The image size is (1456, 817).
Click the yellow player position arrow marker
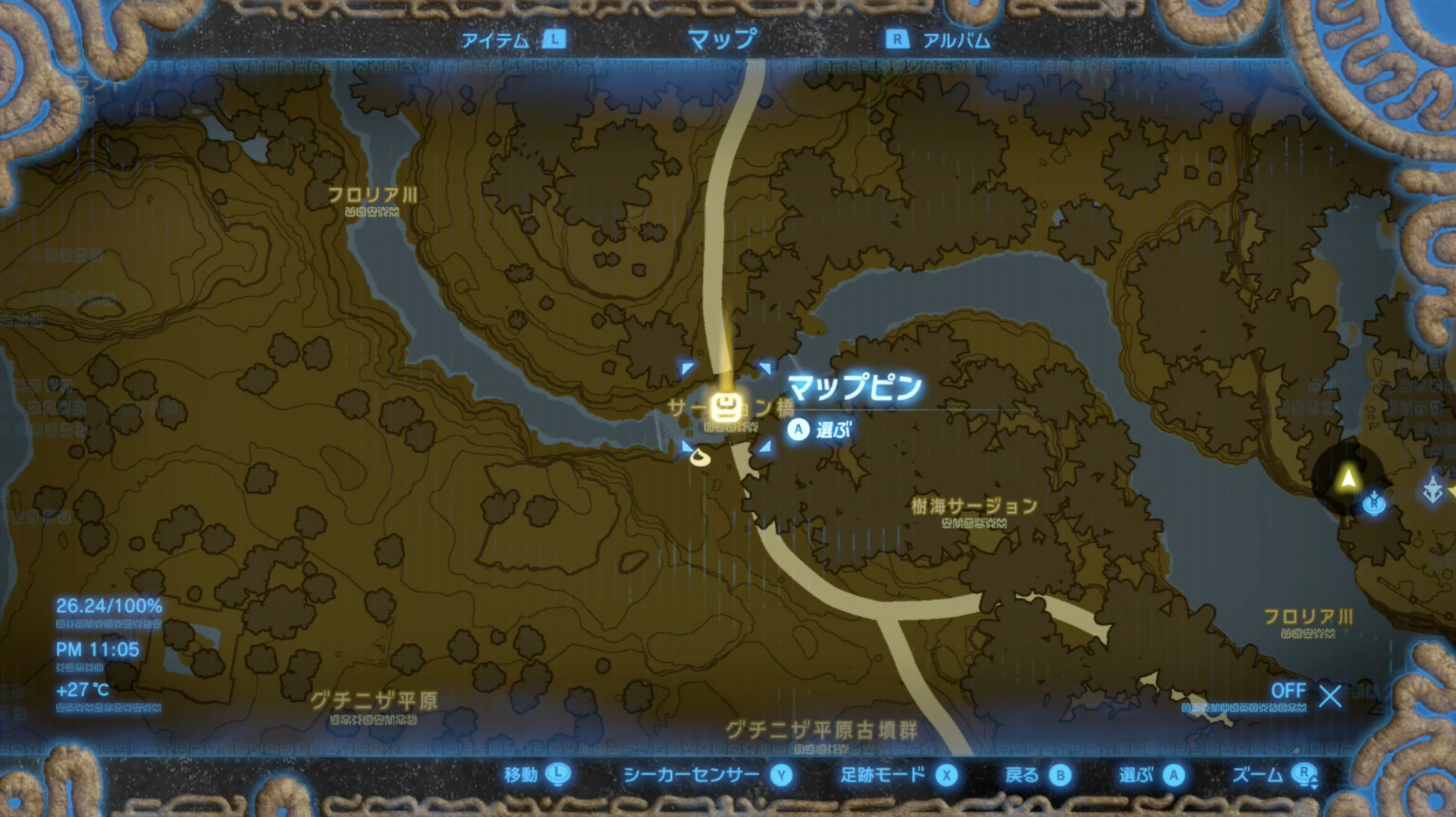point(1348,478)
